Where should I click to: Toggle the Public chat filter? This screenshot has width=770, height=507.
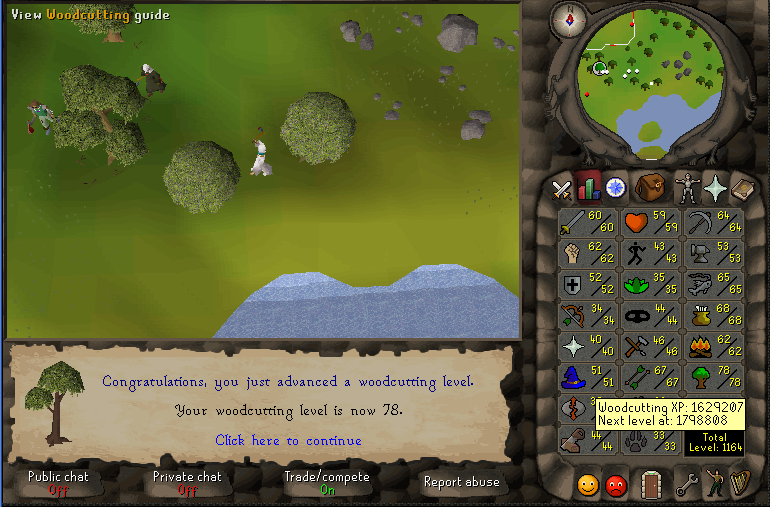pyautogui.click(x=57, y=482)
